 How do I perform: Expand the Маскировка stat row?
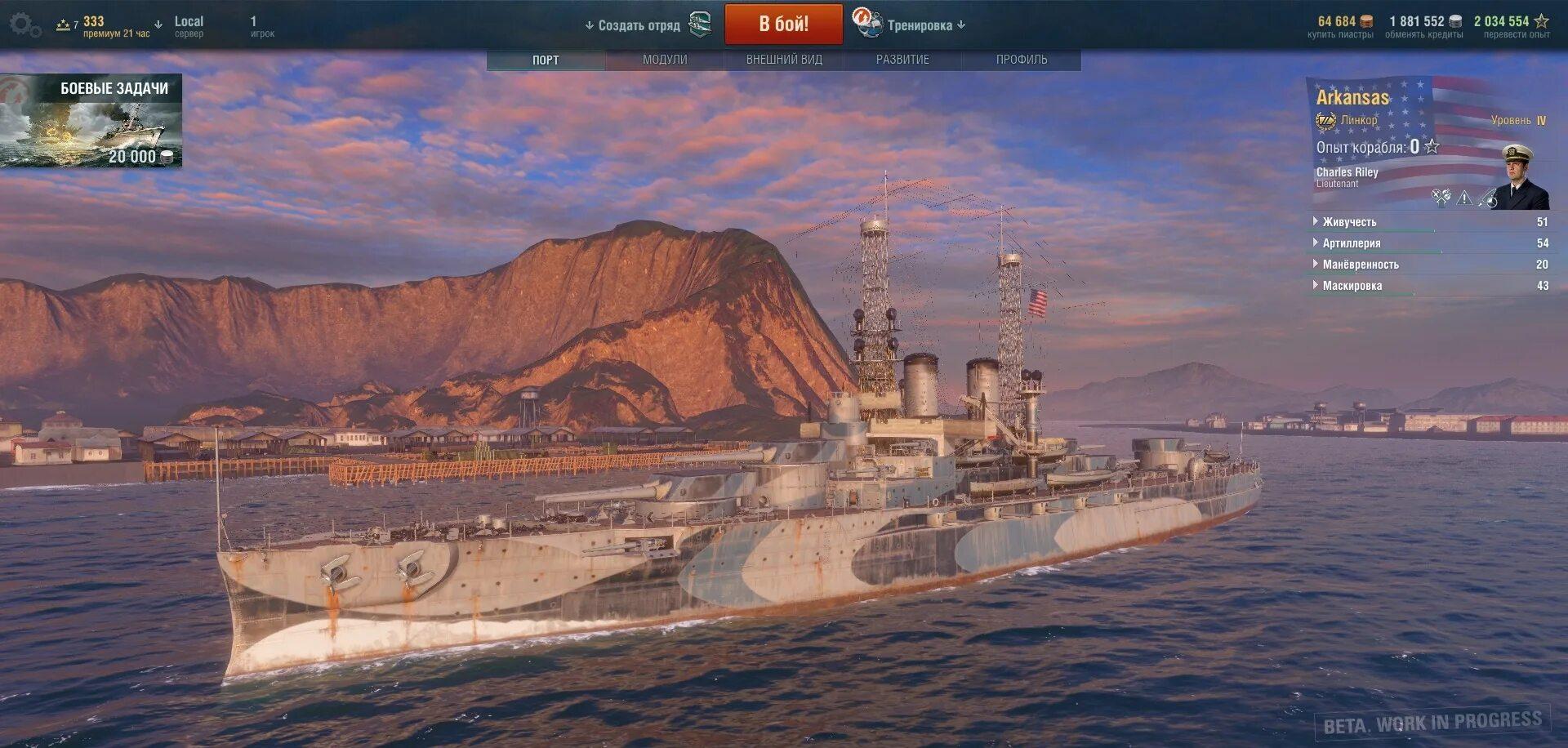tap(1352, 286)
